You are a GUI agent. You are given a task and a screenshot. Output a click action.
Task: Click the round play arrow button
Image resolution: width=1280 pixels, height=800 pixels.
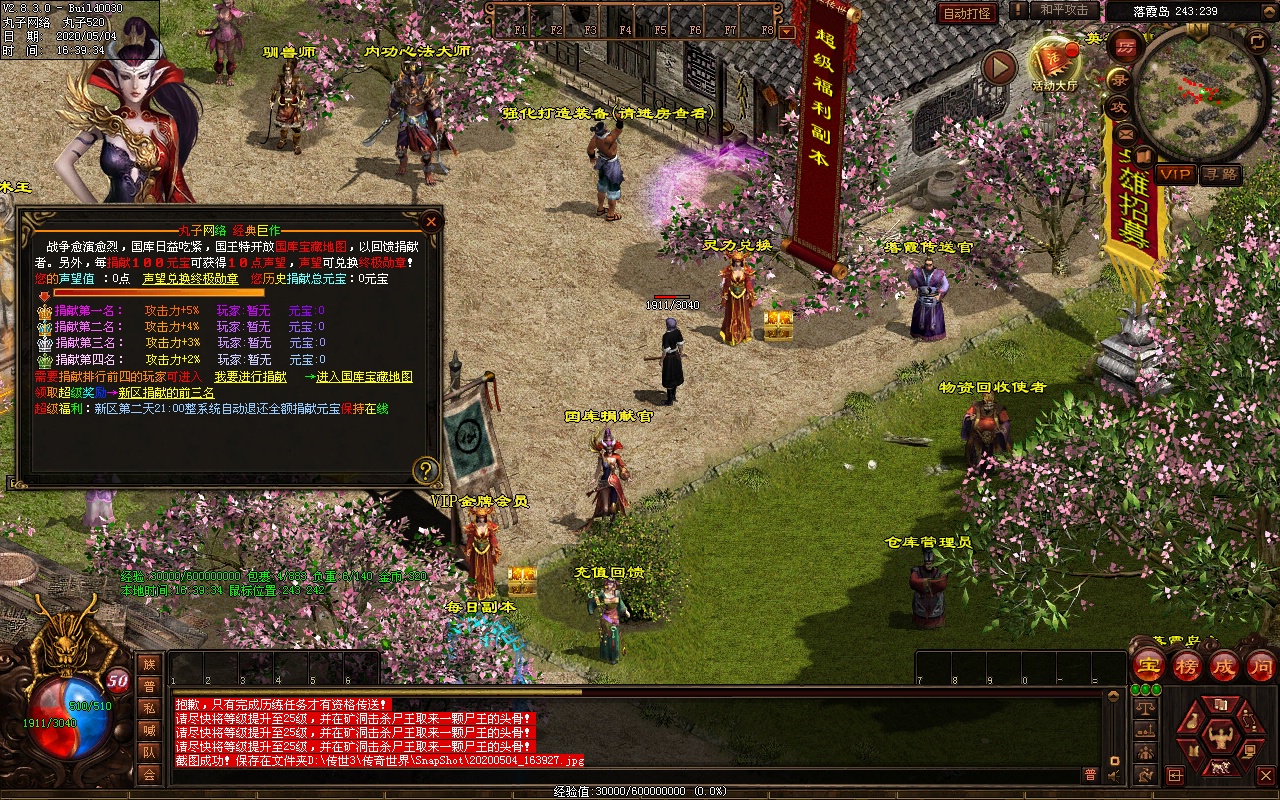point(998,68)
